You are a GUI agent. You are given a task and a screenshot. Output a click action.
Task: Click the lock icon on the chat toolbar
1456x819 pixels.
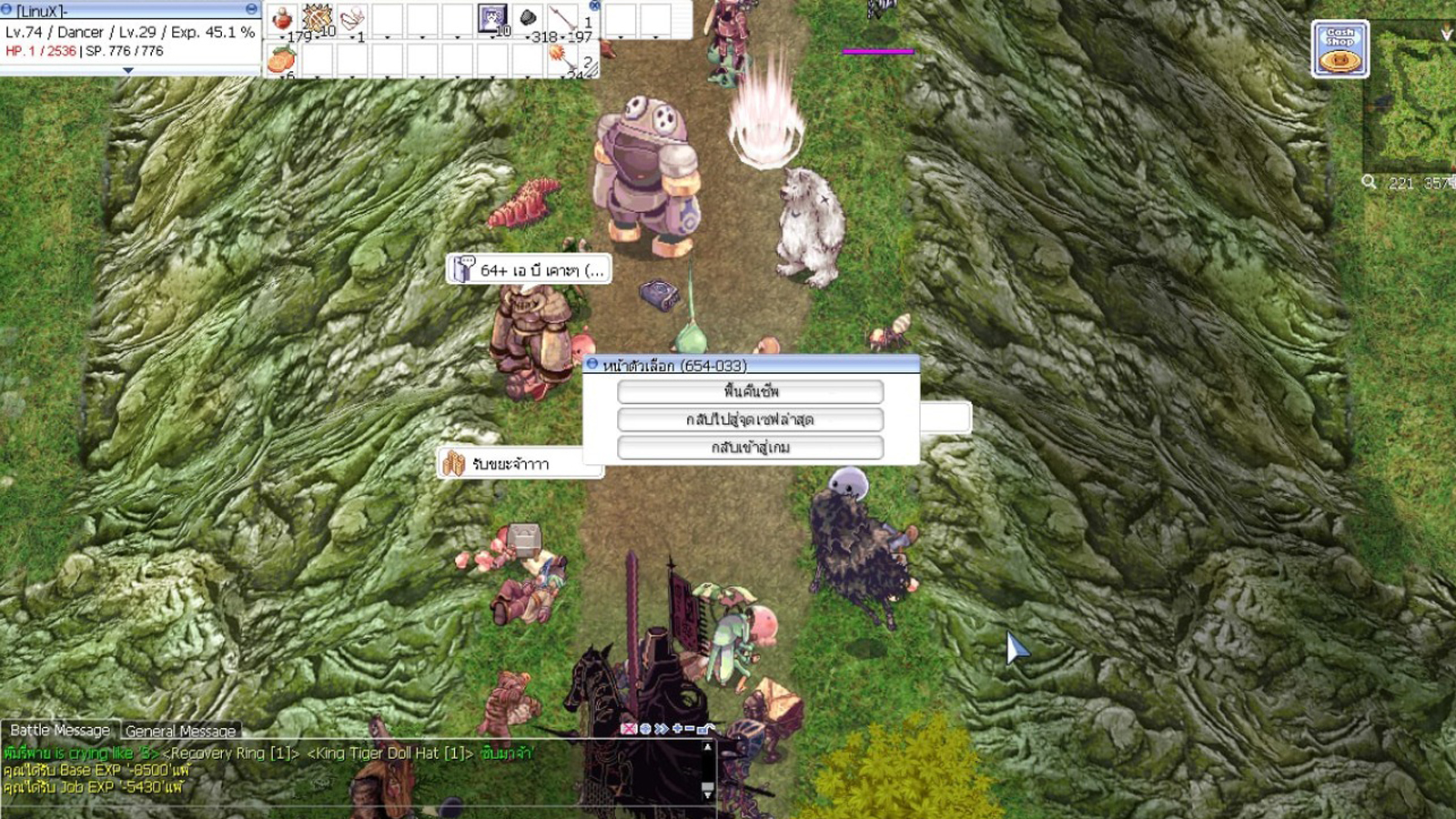(x=702, y=728)
